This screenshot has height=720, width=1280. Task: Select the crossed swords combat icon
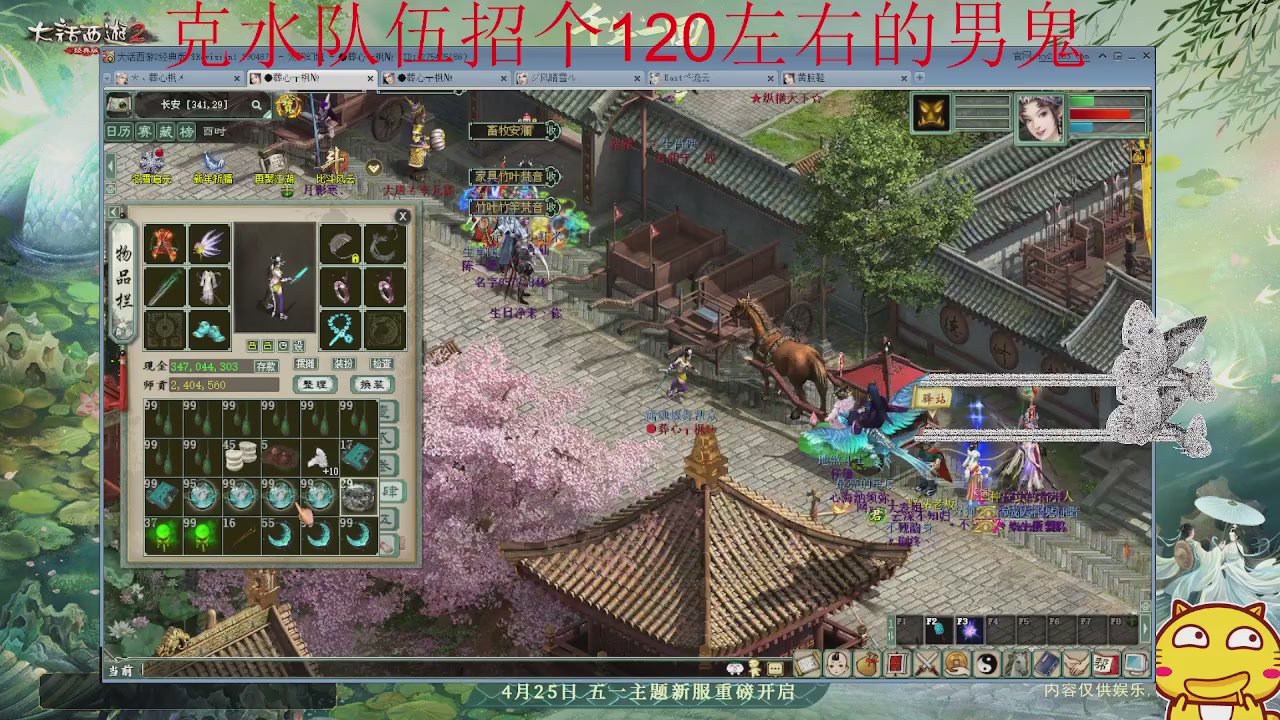point(925,664)
